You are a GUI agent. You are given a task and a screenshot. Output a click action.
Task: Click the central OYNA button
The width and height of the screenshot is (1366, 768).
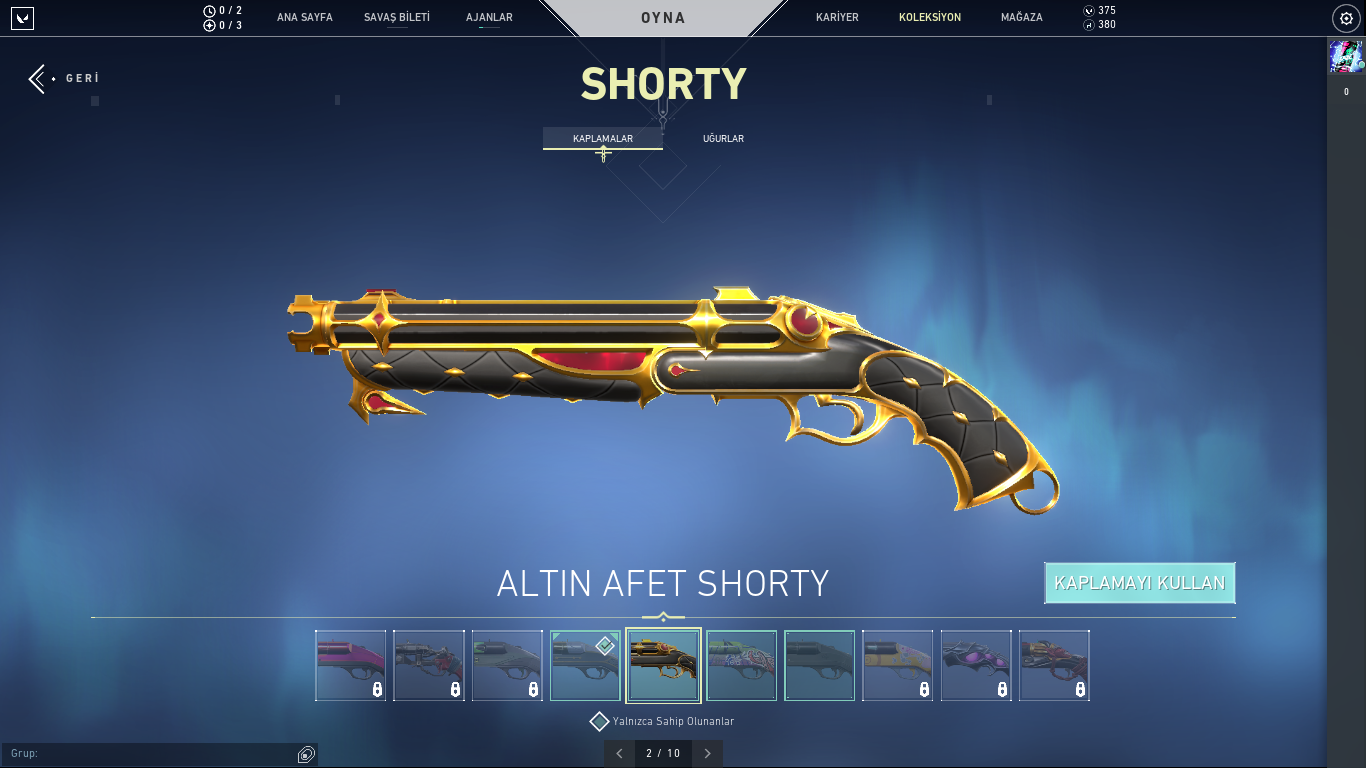click(663, 18)
